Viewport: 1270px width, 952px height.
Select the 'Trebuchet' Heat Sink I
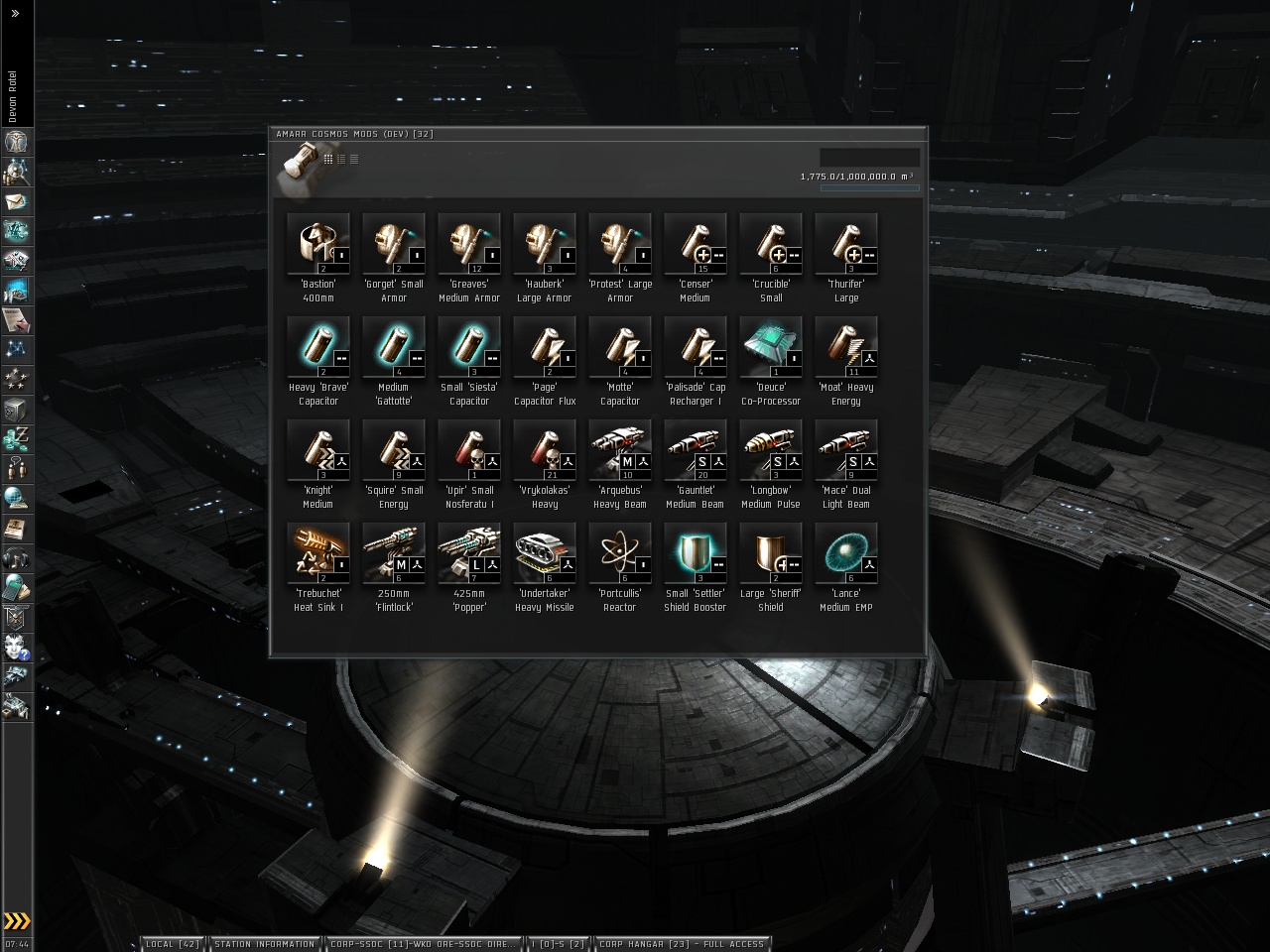tap(318, 553)
